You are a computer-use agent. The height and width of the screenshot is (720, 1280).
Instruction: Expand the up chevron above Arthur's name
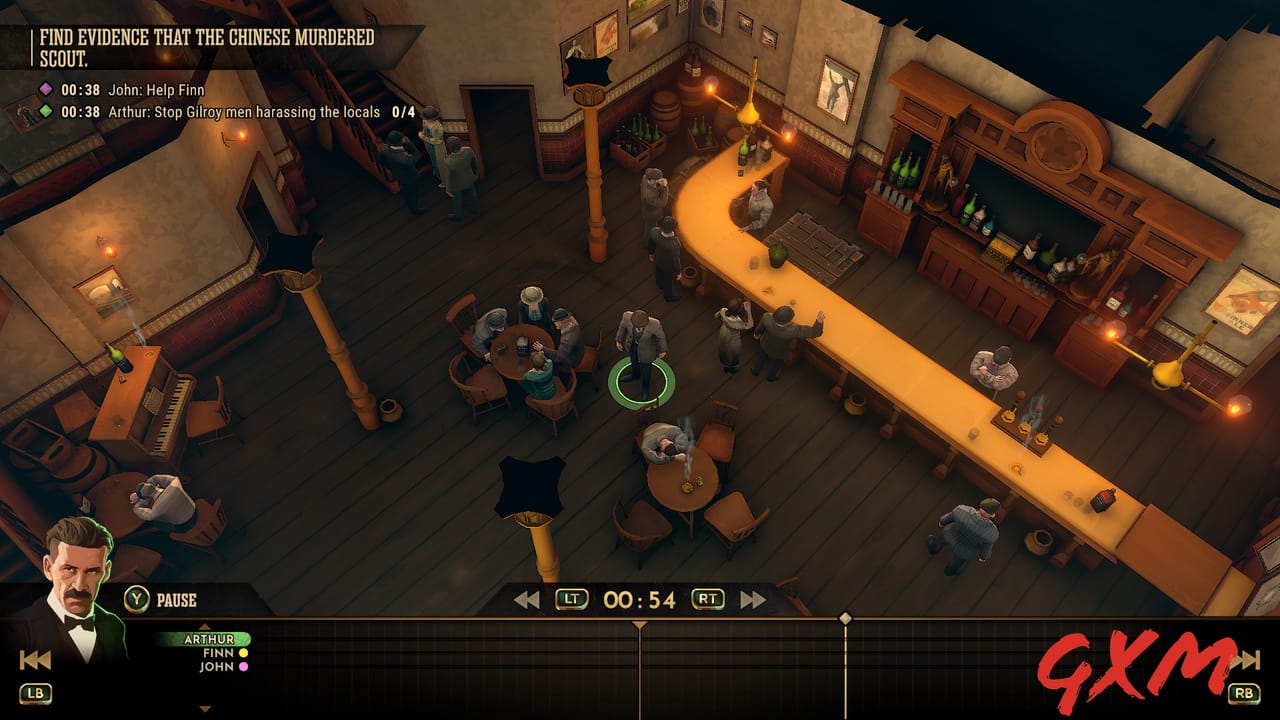tap(204, 626)
